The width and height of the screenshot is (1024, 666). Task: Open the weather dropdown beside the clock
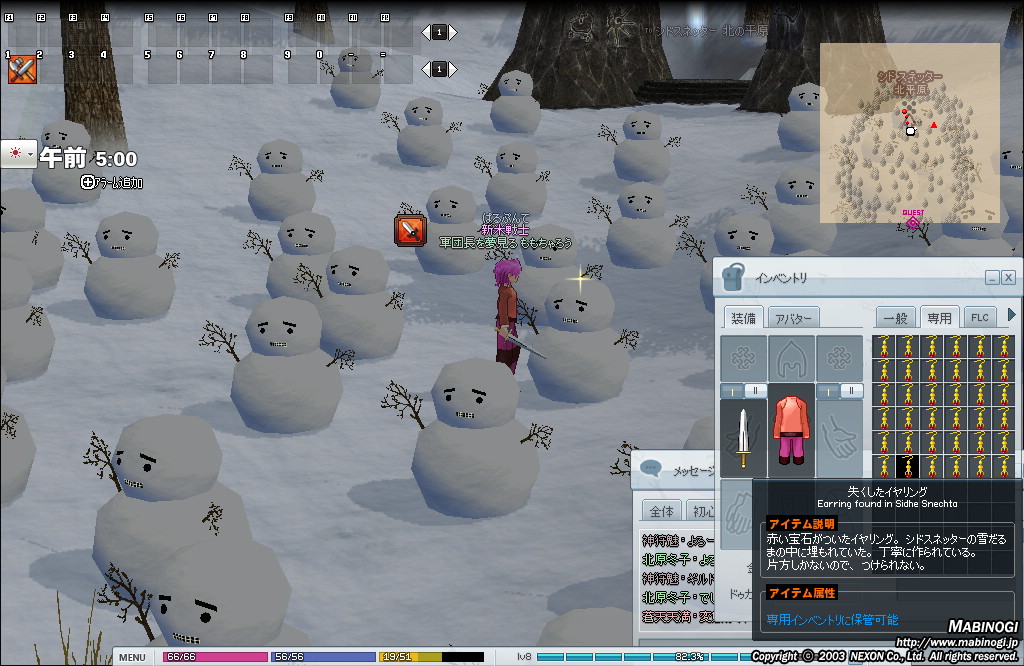click(x=15, y=153)
